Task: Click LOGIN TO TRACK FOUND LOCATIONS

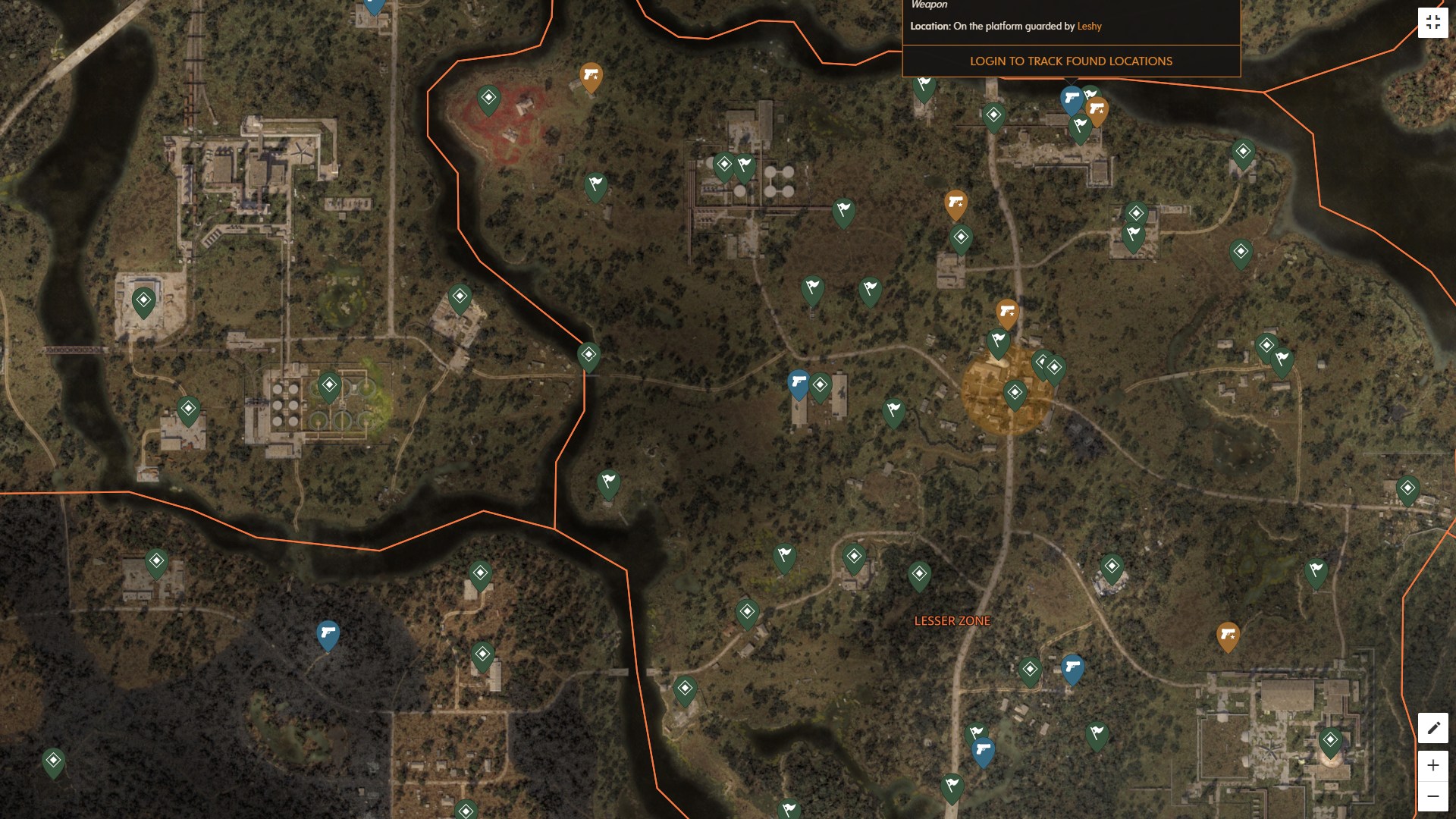Action: pyautogui.click(x=1070, y=61)
